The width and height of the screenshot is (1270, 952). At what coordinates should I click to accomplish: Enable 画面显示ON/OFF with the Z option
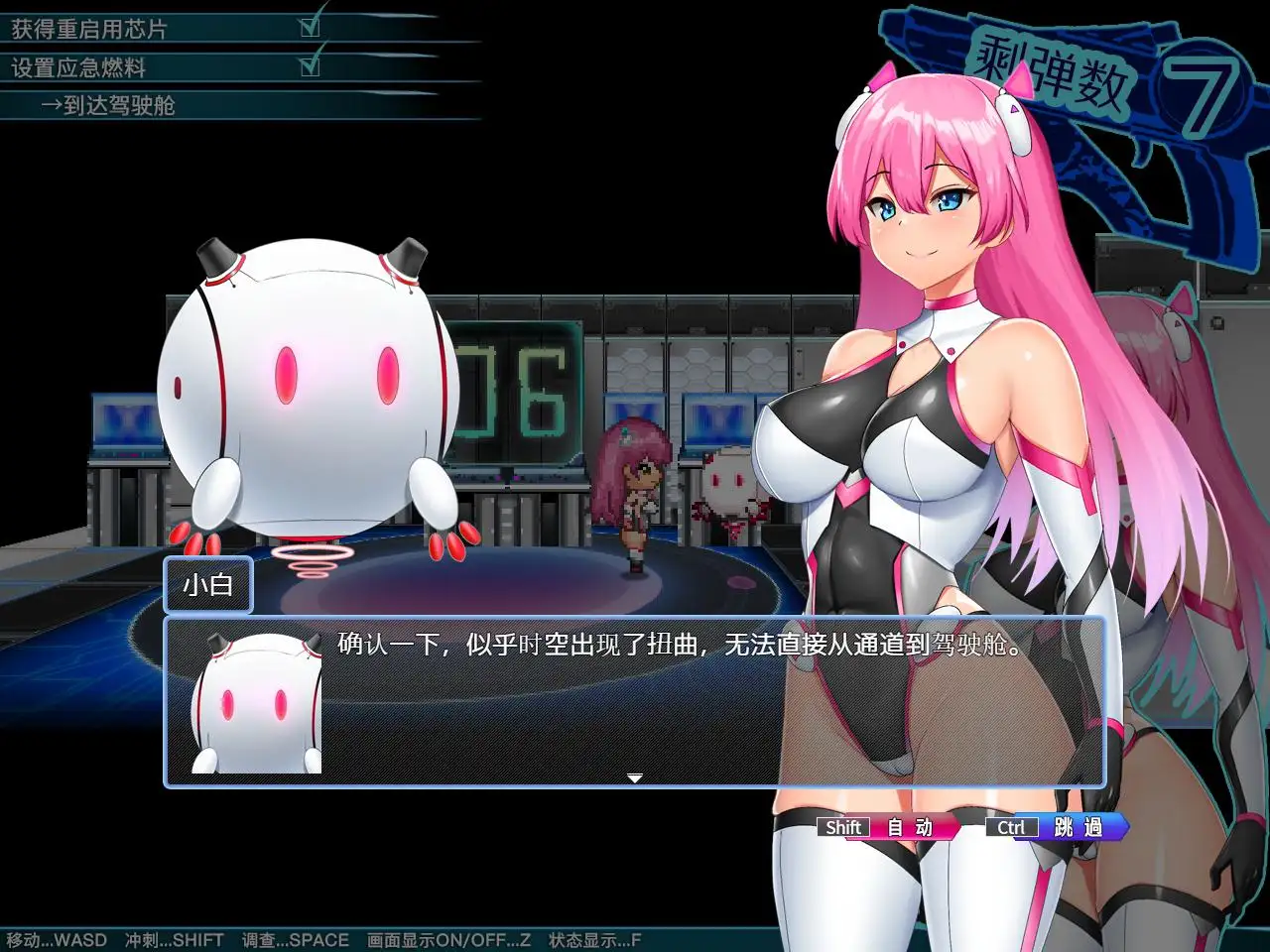click(446, 939)
